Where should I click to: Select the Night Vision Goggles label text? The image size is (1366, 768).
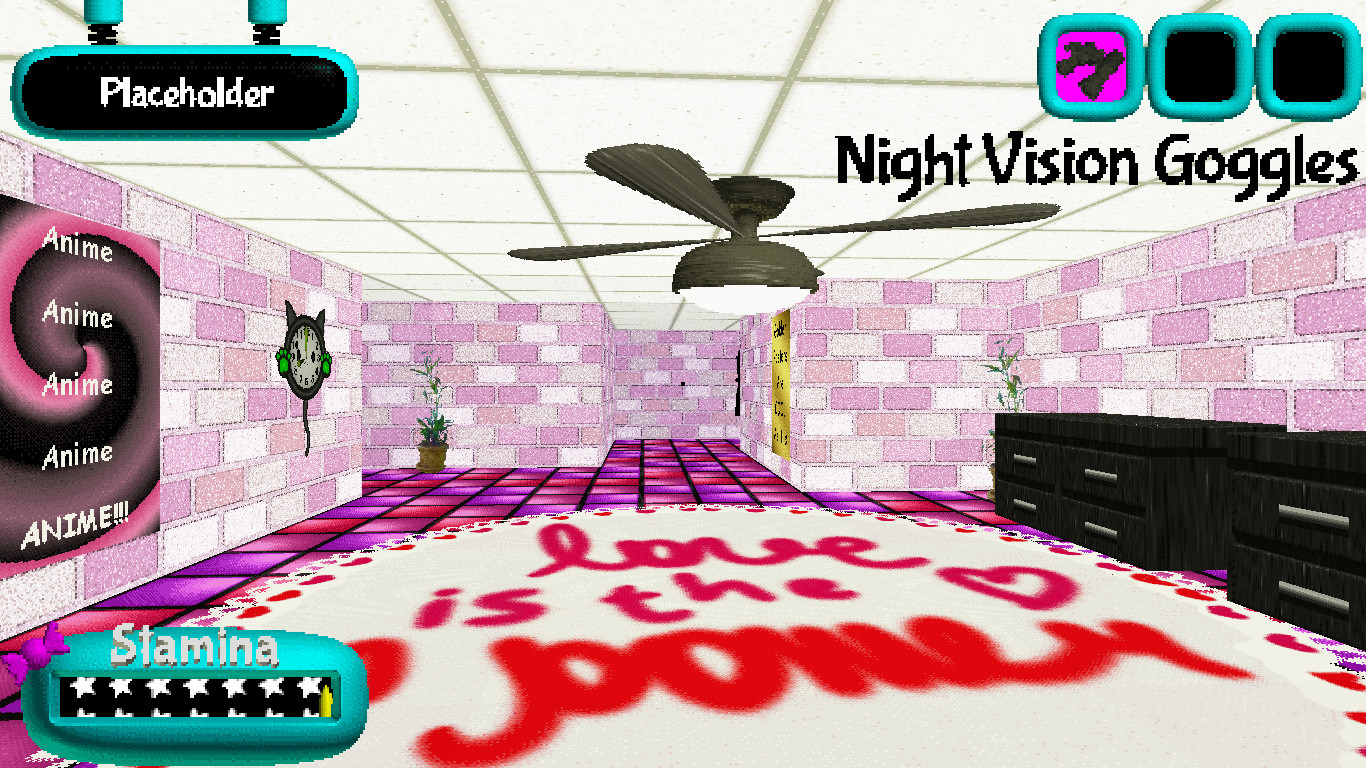pyautogui.click(x=1095, y=160)
